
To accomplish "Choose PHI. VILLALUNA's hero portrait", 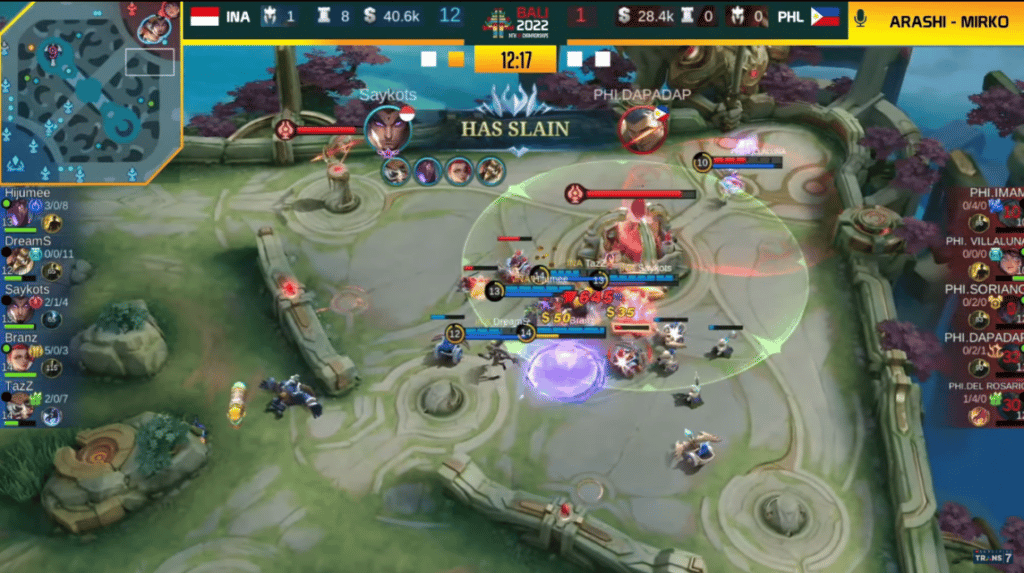I will (1010, 263).
